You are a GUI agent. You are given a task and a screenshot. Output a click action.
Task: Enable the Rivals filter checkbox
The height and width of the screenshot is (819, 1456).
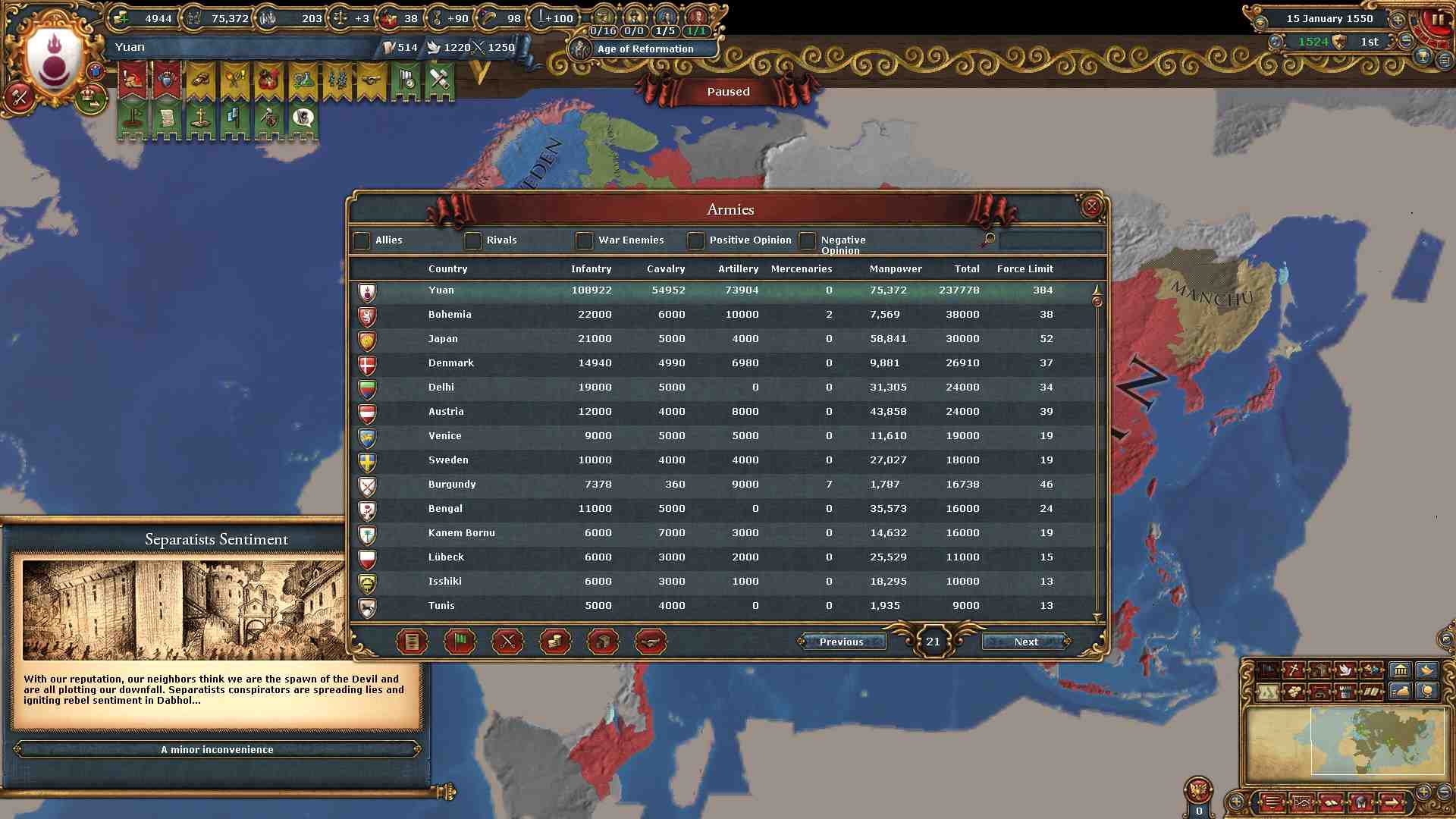click(x=473, y=240)
